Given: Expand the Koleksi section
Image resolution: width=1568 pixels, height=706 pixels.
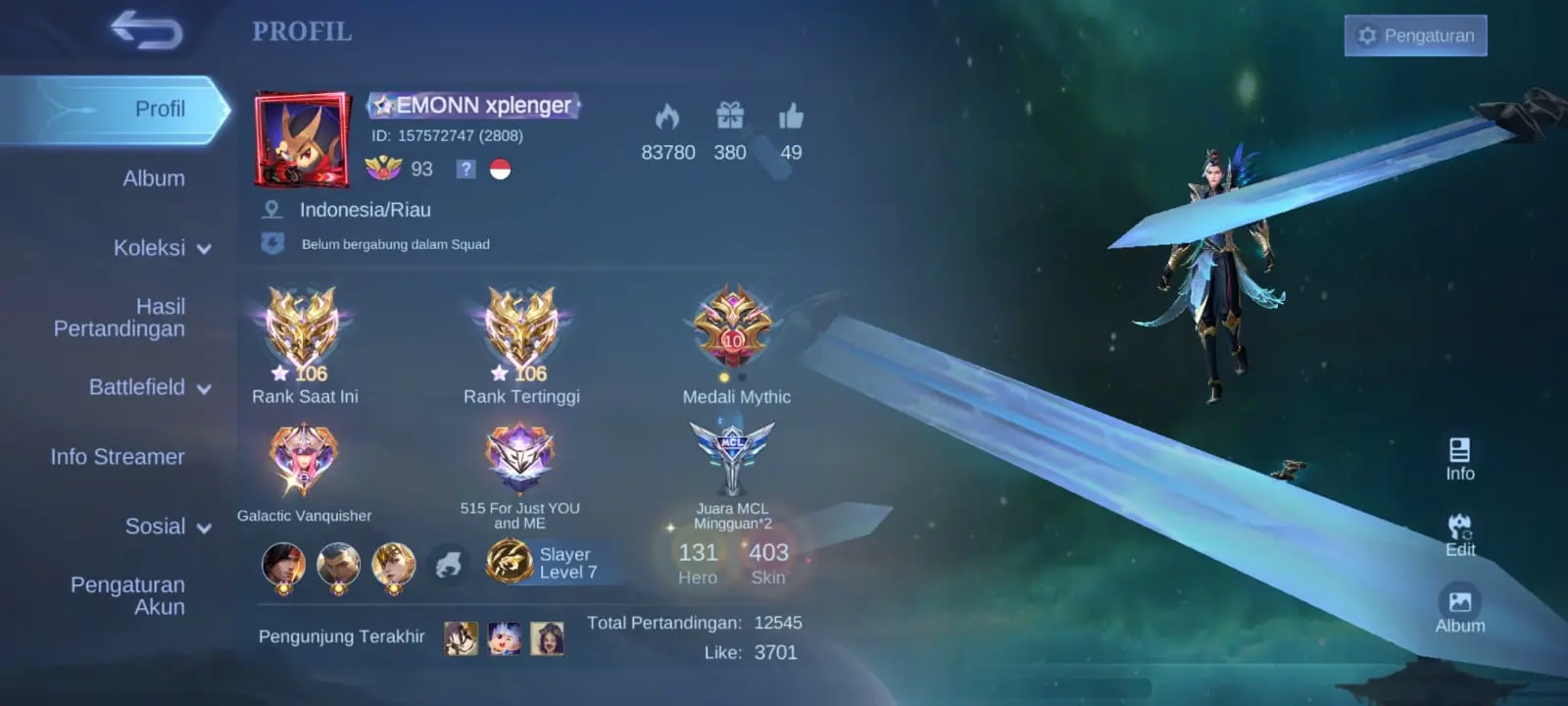Looking at the screenshot, I should click(x=162, y=248).
